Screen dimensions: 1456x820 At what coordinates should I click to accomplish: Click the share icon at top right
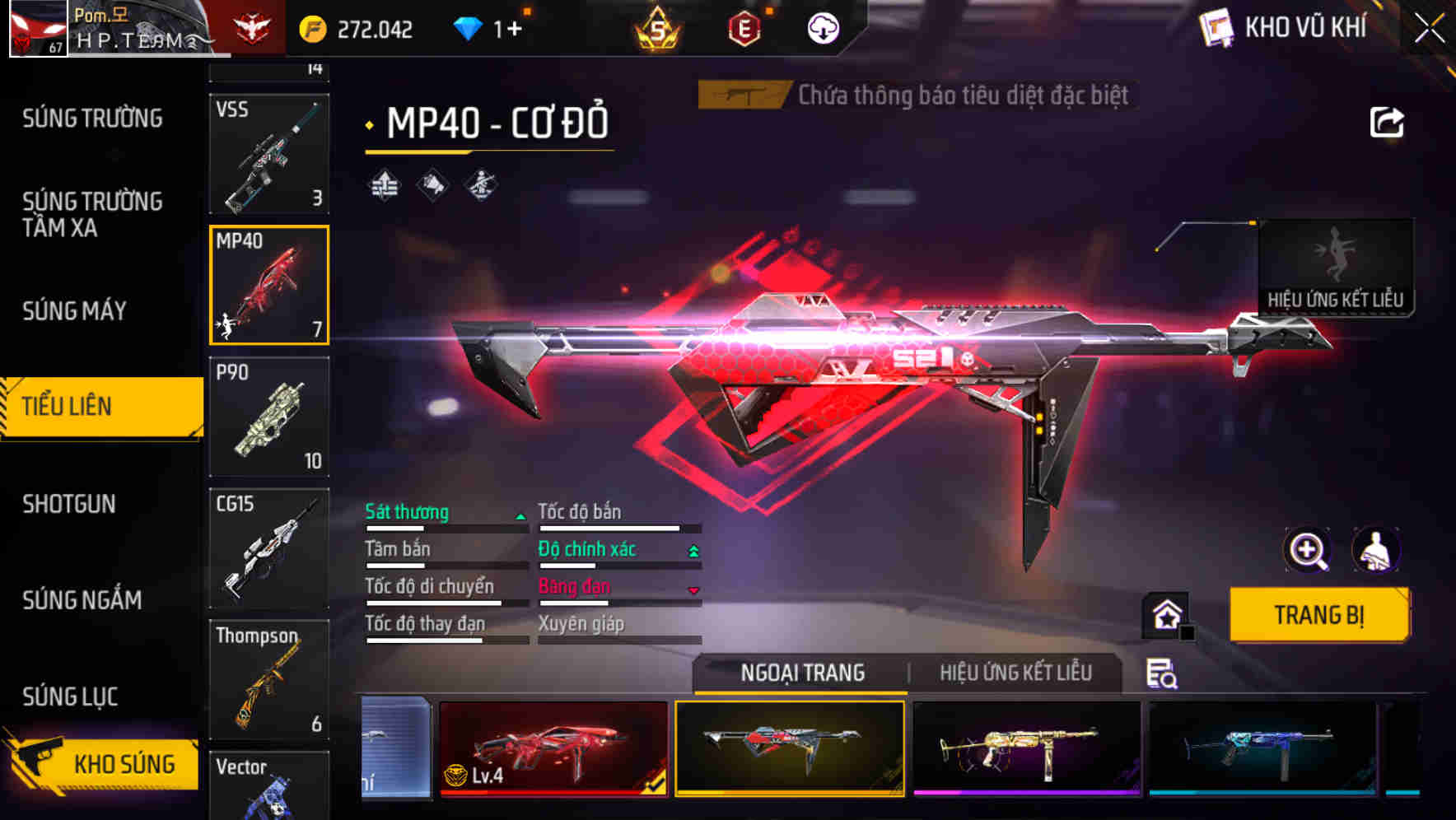click(x=1388, y=122)
